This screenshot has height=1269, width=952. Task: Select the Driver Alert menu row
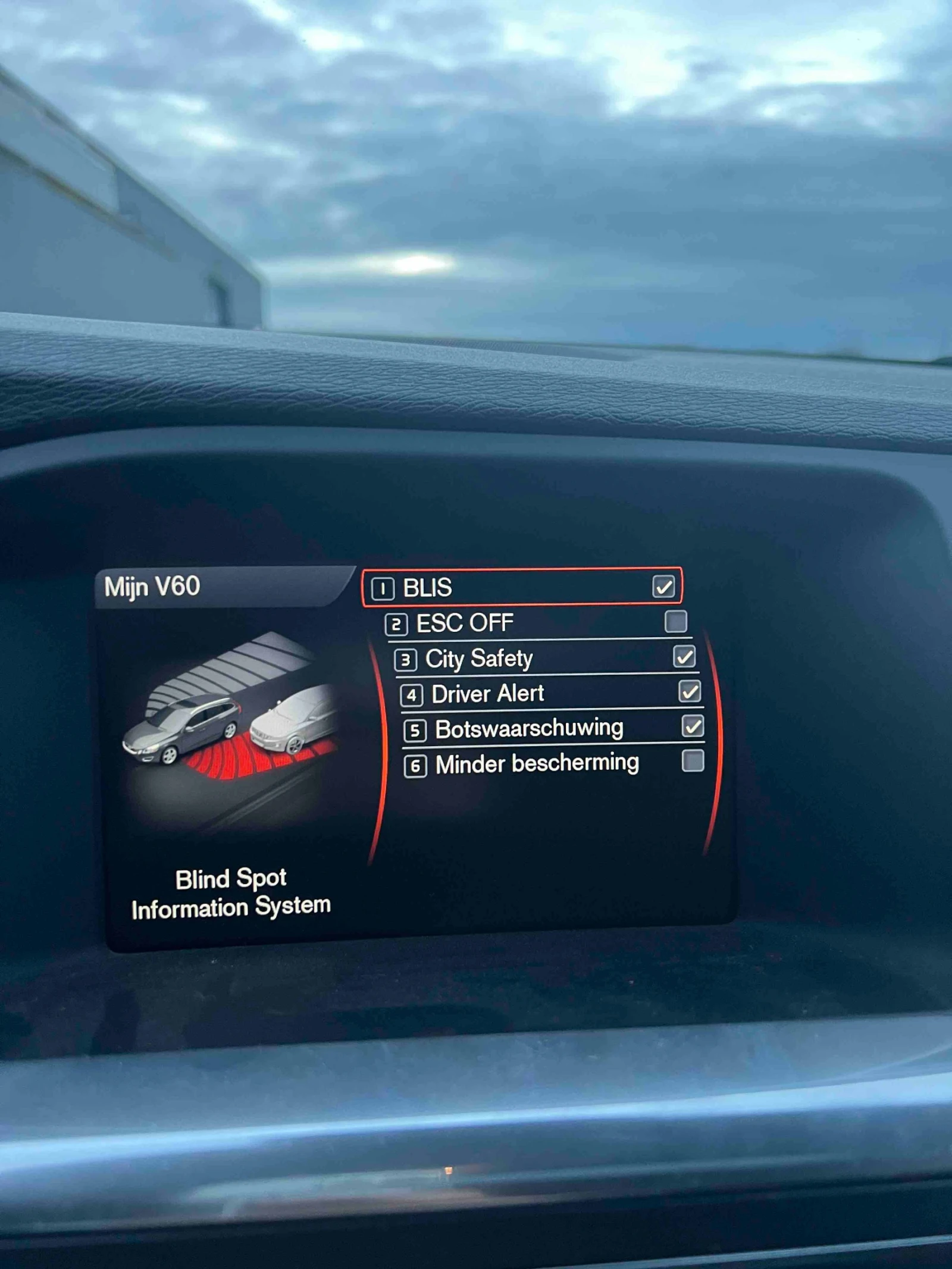click(x=535, y=693)
